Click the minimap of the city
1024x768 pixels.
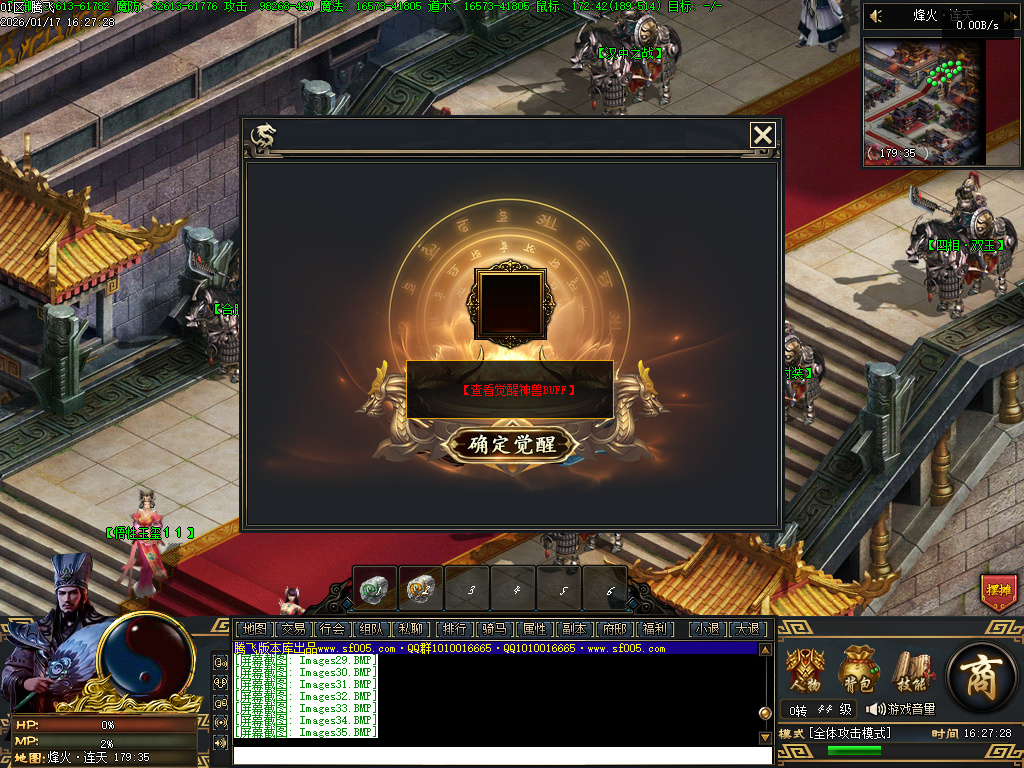(925, 102)
